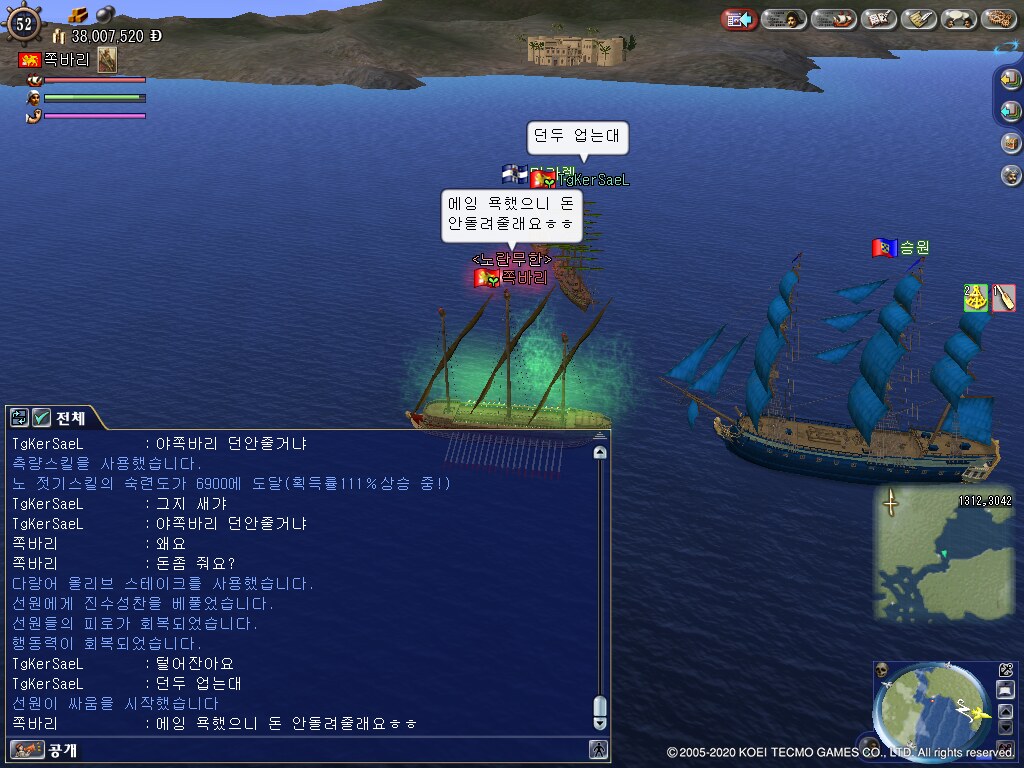Open the ship info menu button
This screenshot has width=1024, height=768.
coord(833,19)
